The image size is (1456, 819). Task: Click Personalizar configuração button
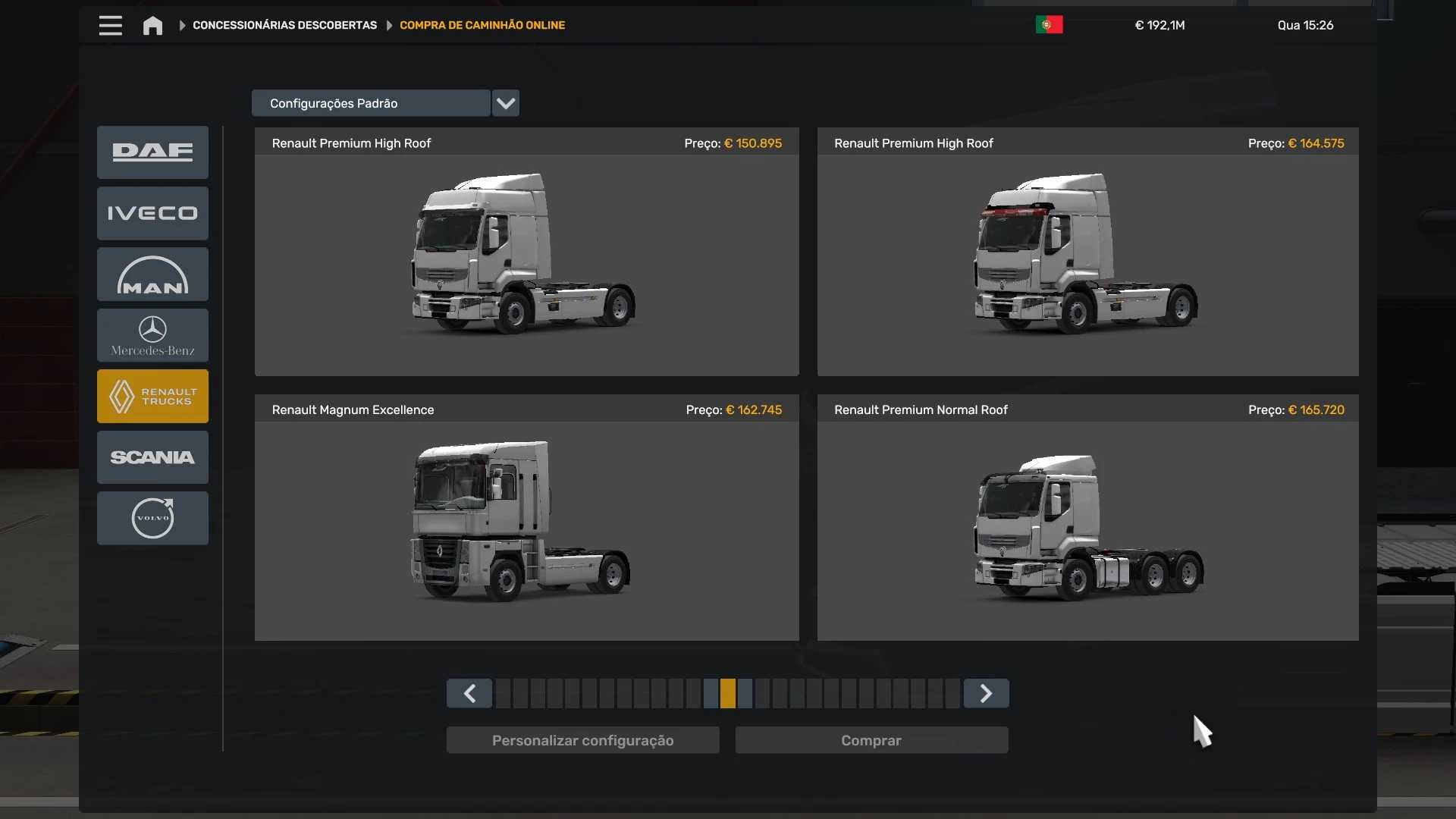coord(582,740)
